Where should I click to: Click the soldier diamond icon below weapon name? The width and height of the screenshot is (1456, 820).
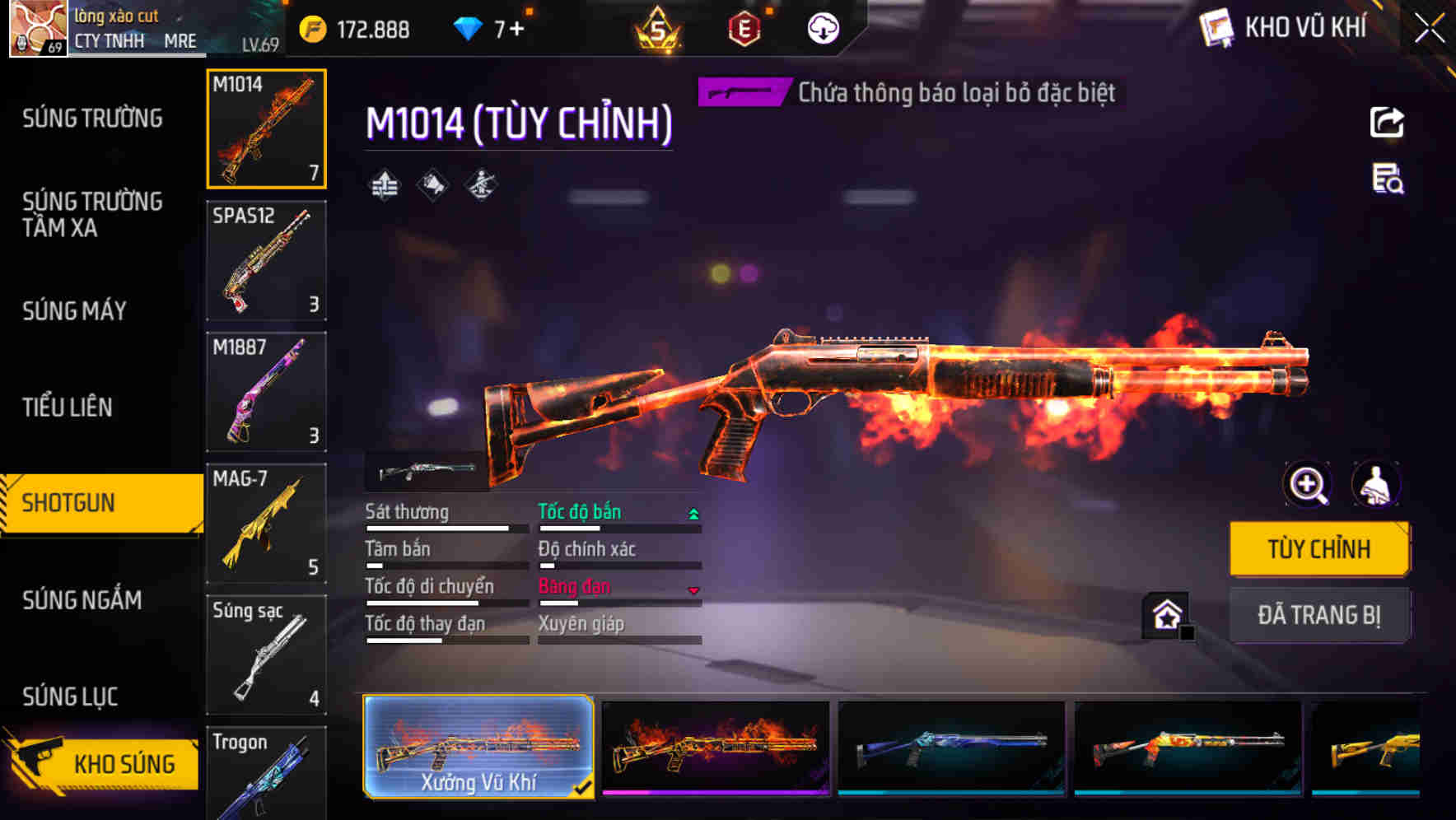tap(480, 185)
